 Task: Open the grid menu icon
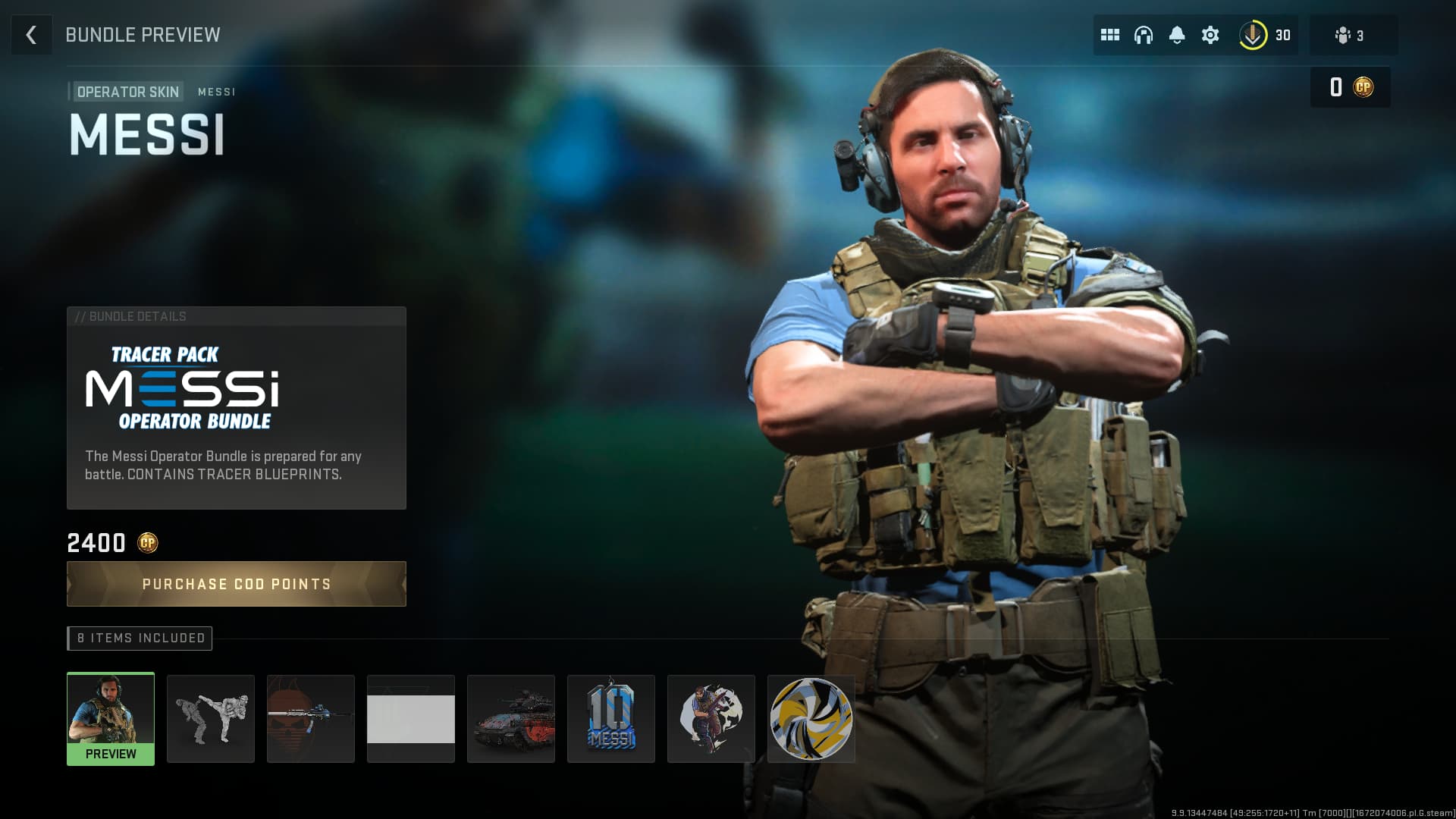(1110, 35)
